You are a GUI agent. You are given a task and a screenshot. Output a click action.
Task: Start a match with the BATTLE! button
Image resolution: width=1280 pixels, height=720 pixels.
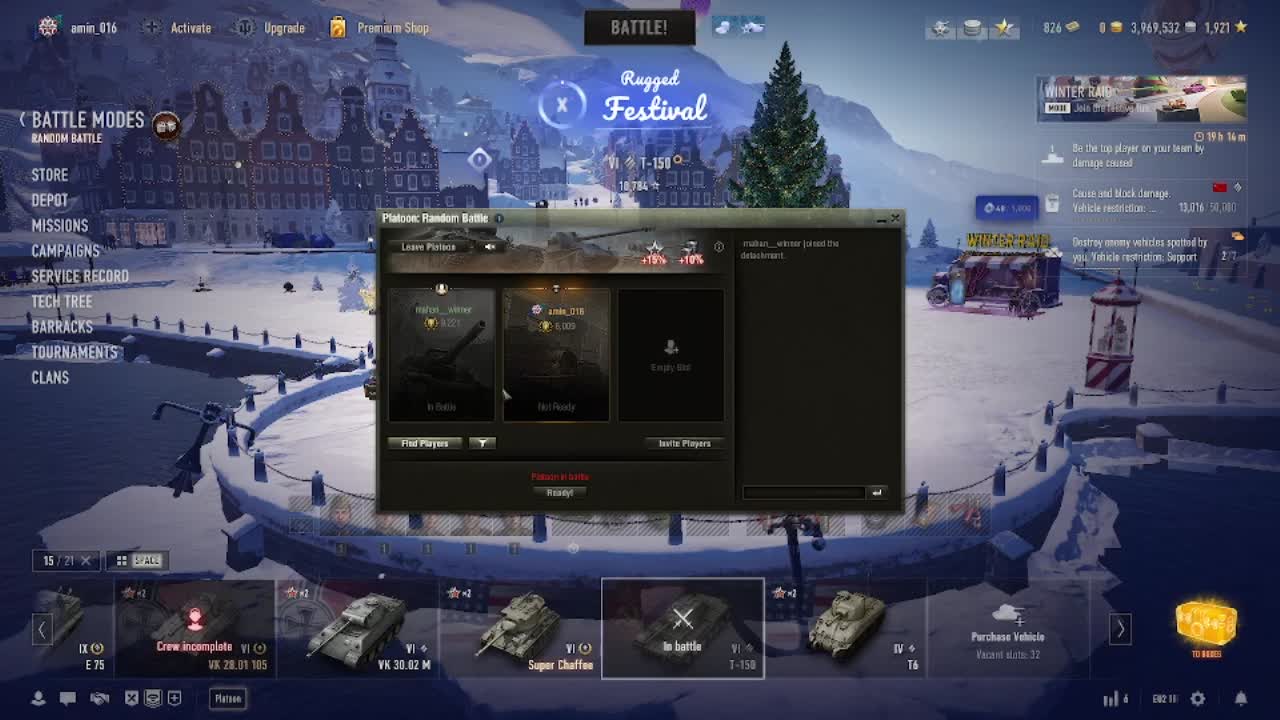639,28
